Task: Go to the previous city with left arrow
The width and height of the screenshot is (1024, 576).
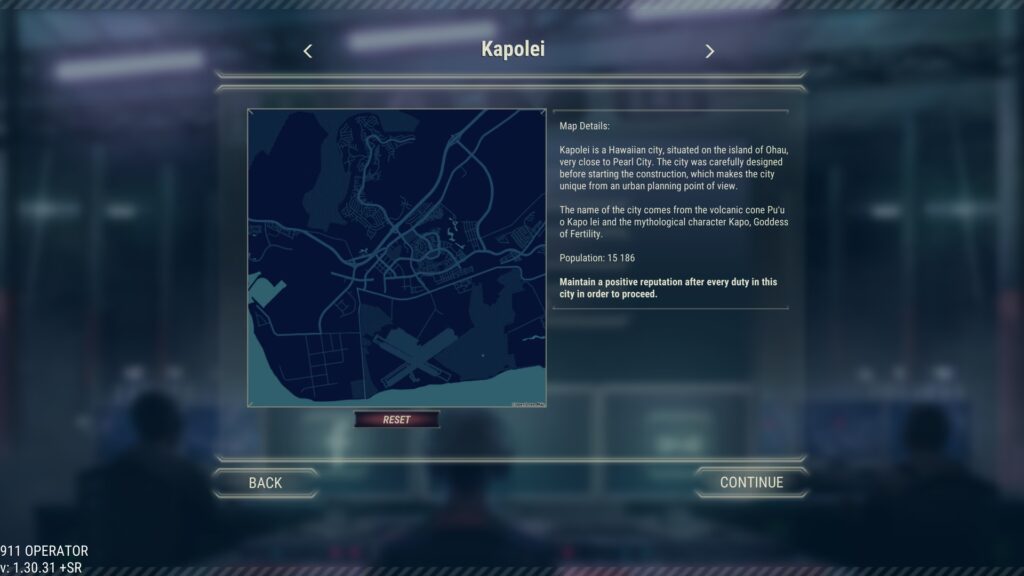Action: (x=308, y=51)
